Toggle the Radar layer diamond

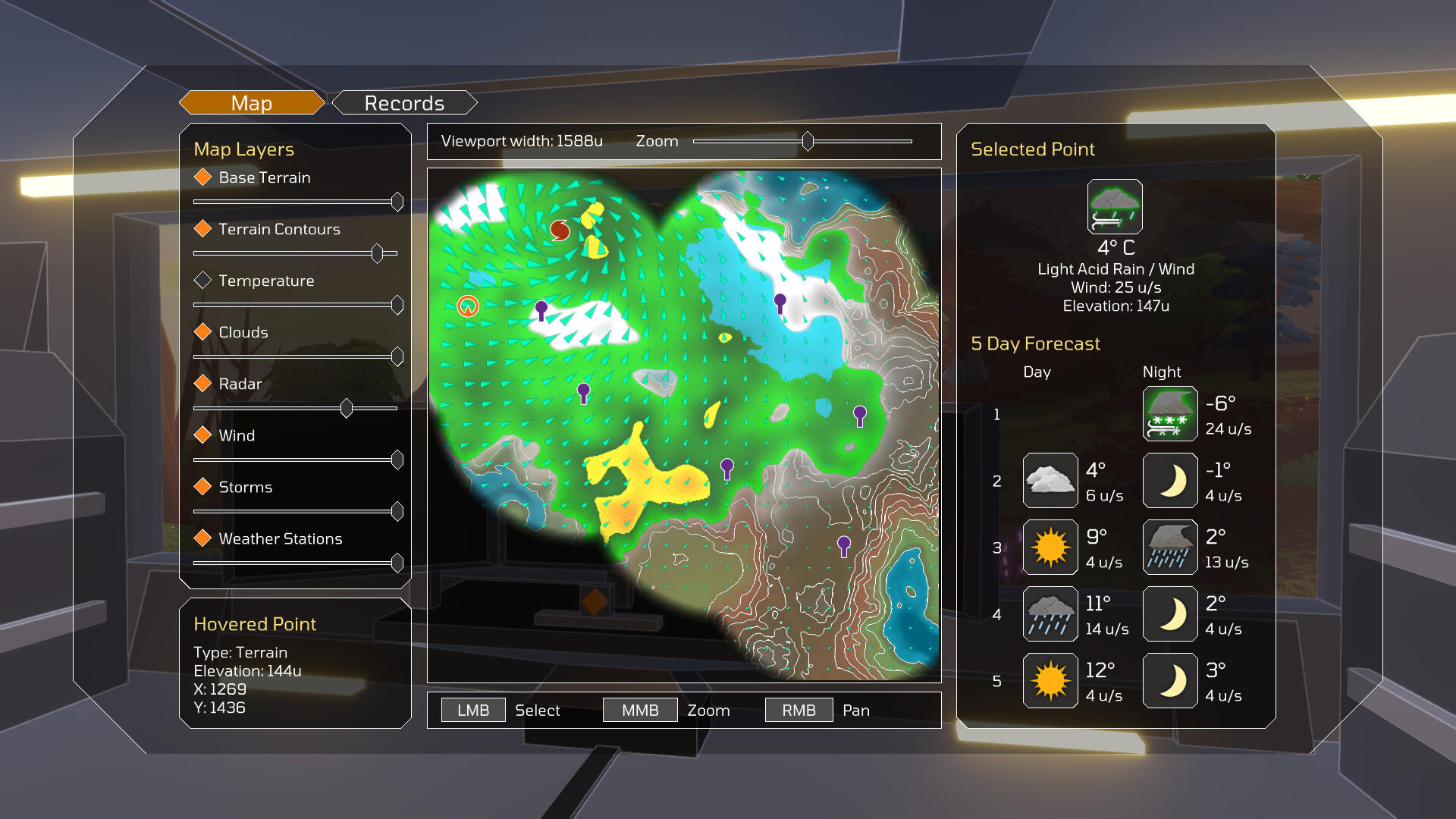coord(202,383)
